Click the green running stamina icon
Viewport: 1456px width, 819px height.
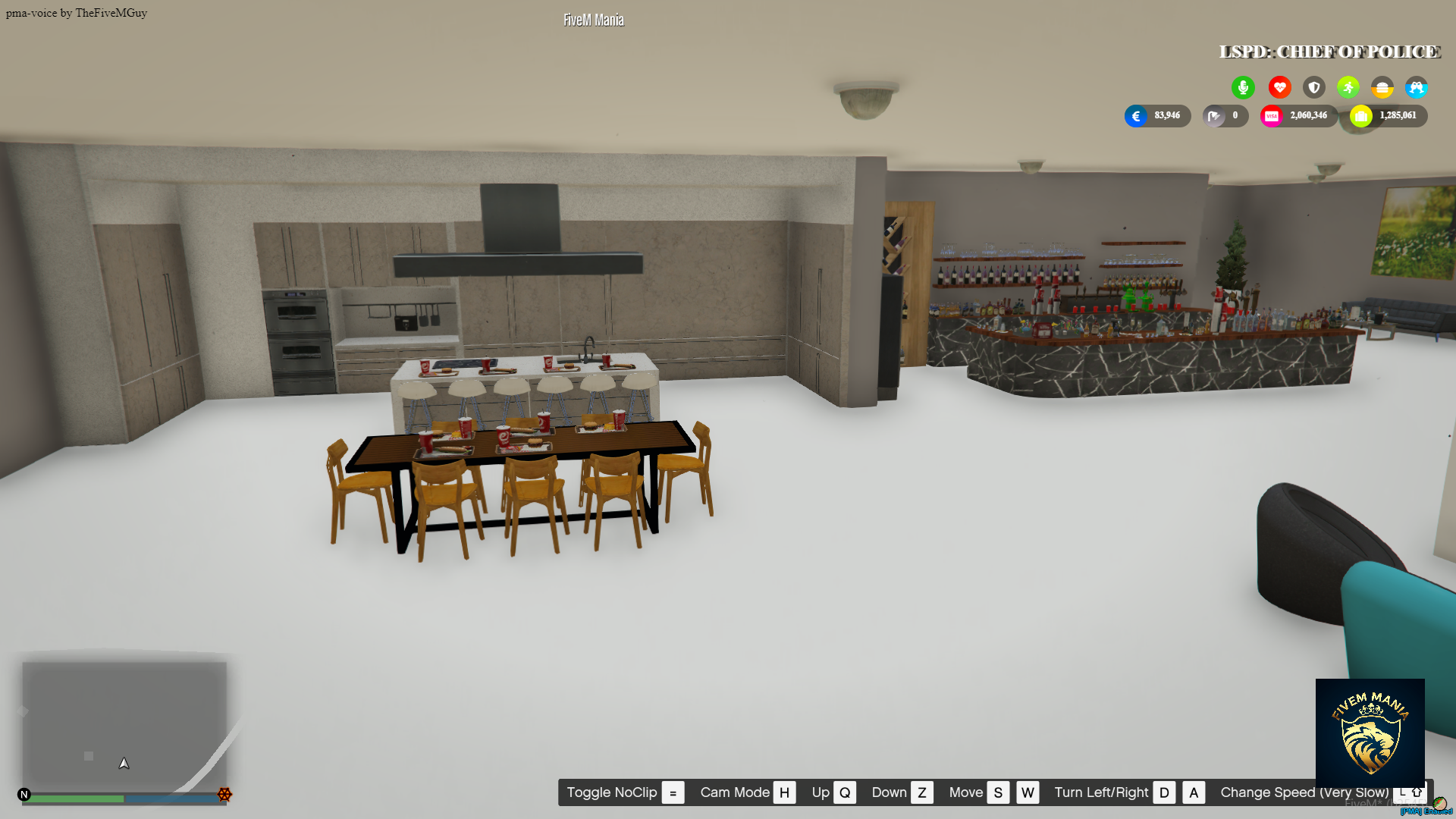1348,87
